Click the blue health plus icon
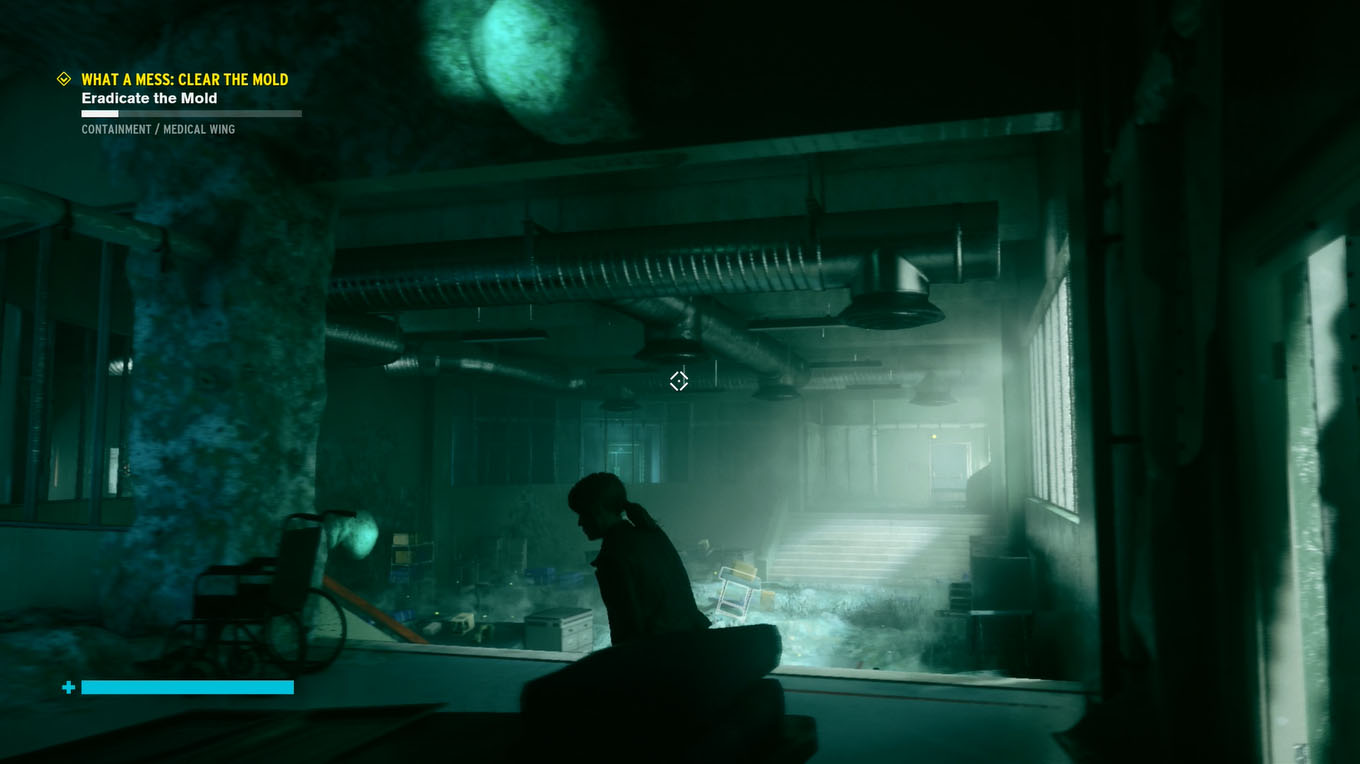1360x764 pixels. 66,688
